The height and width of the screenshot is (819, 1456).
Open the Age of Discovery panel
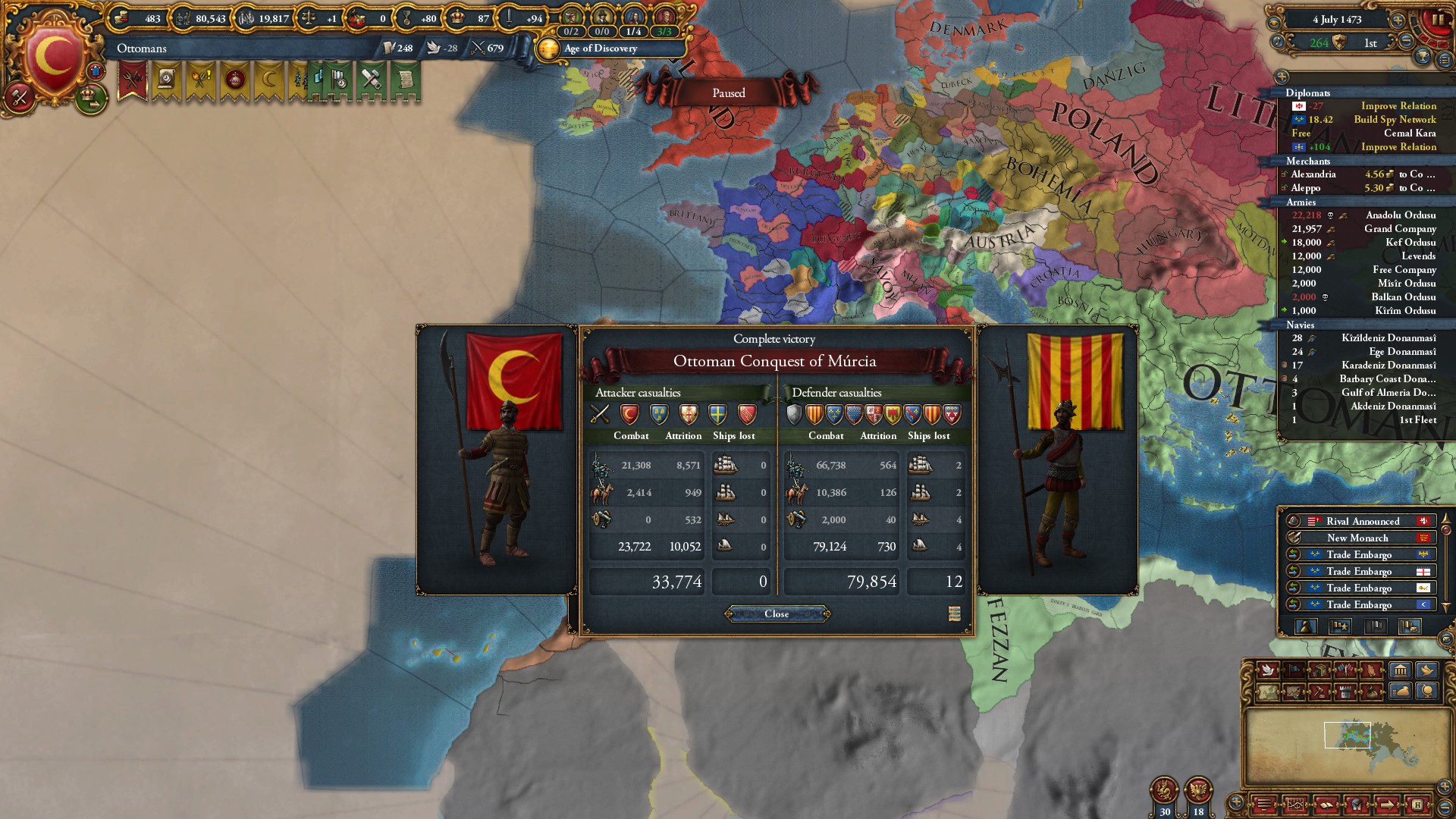[601, 49]
